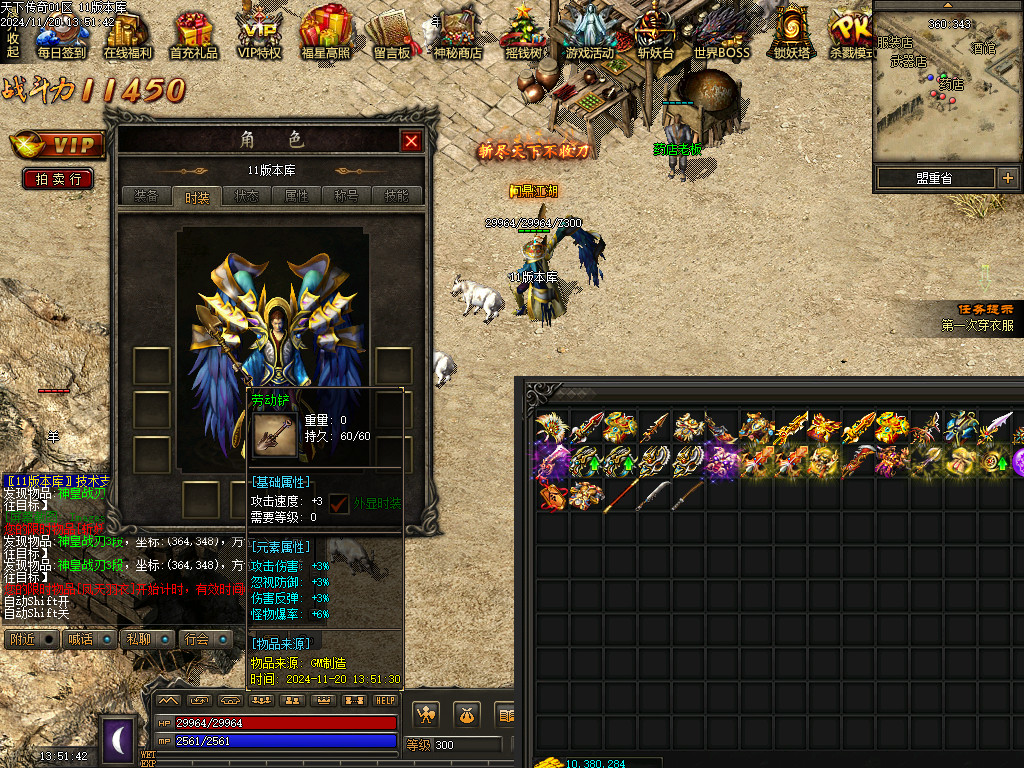Viewport: 1024px width, 768px height.
Task: Open the 每日签到 daily sign-in
Action: click(61, 36)
